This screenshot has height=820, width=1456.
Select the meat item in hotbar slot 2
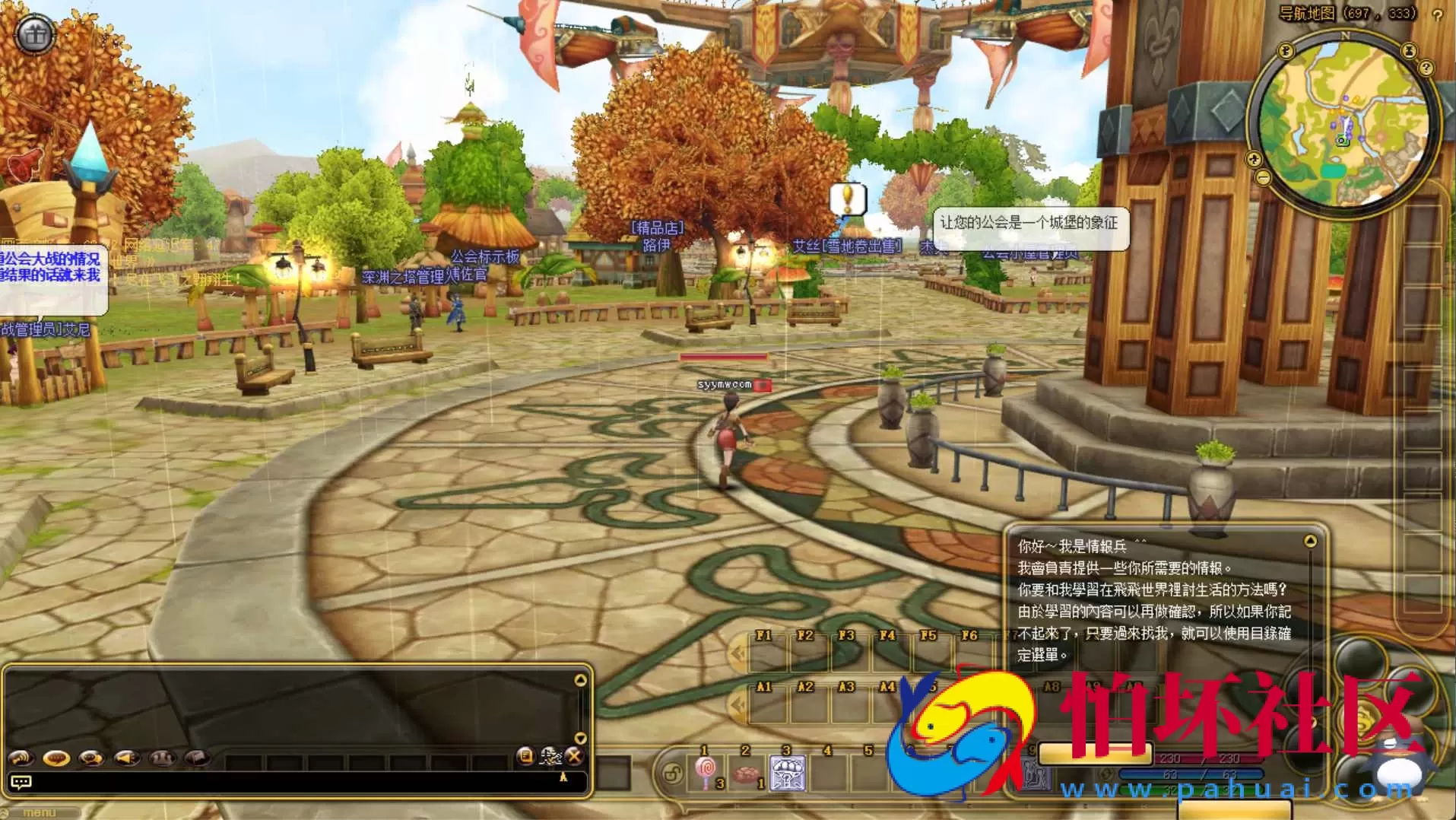pos(747,772)
